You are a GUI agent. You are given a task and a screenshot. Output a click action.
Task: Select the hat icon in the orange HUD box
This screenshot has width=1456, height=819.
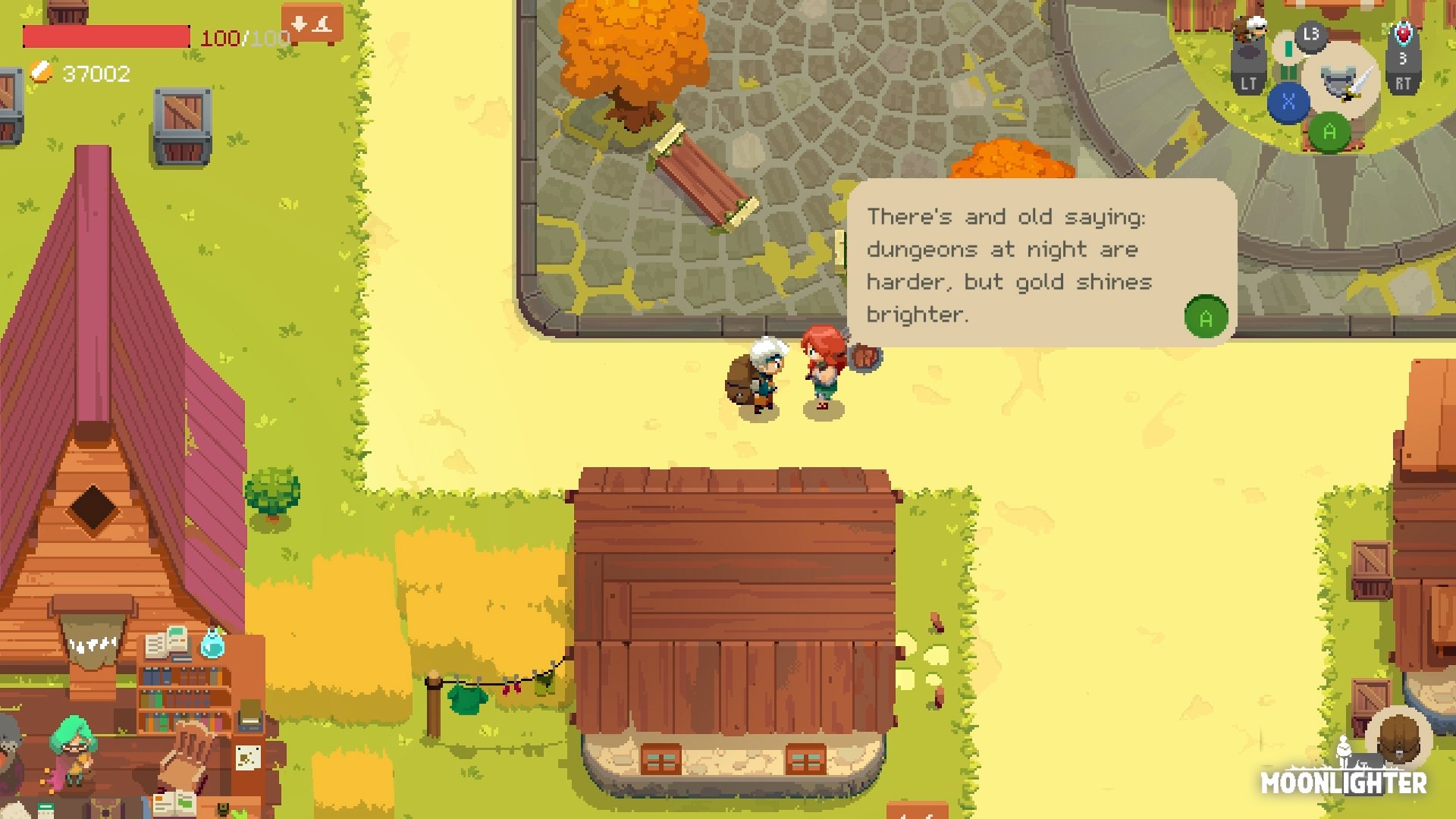tap(322, 25)
